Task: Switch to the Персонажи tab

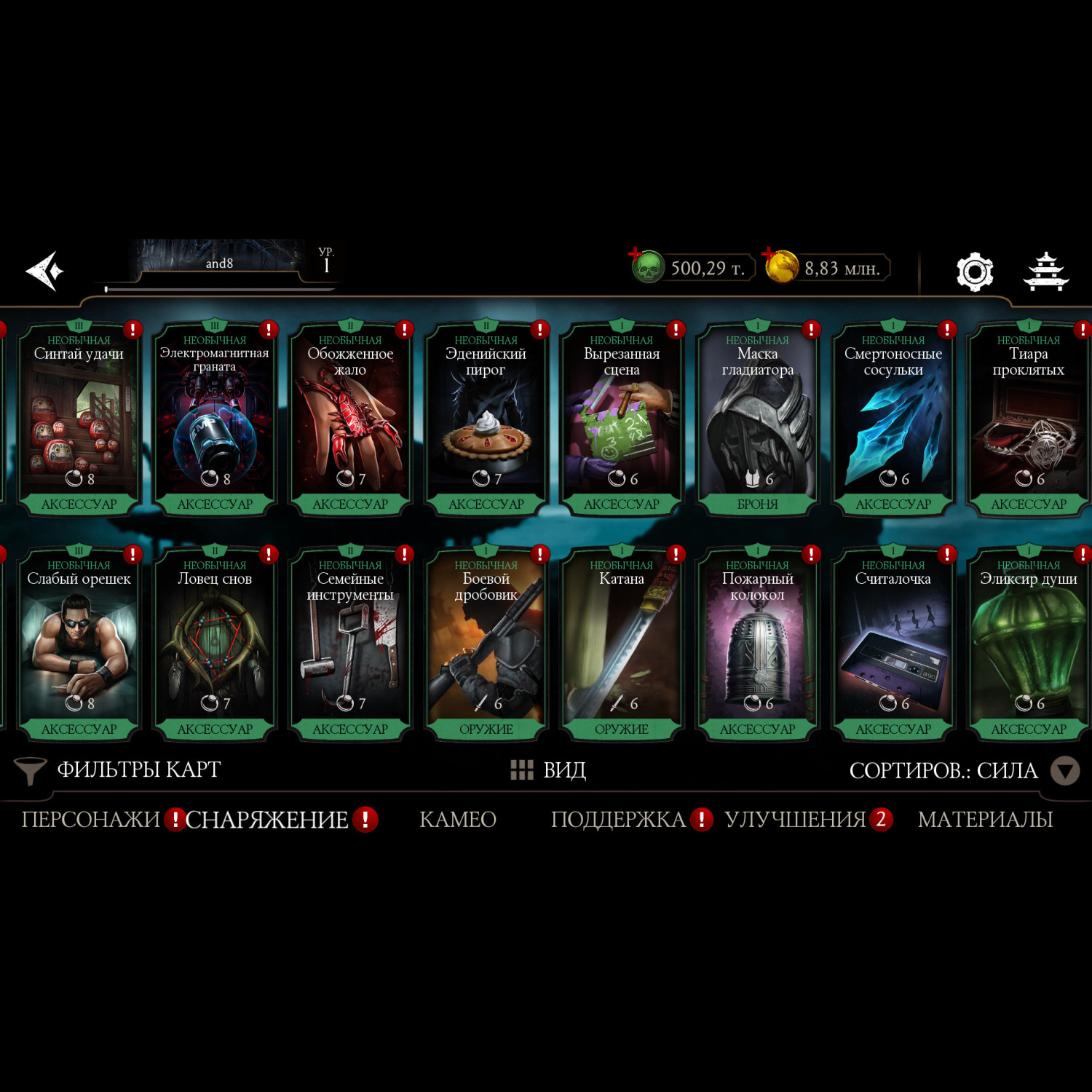Action: (x=91, y=820)
